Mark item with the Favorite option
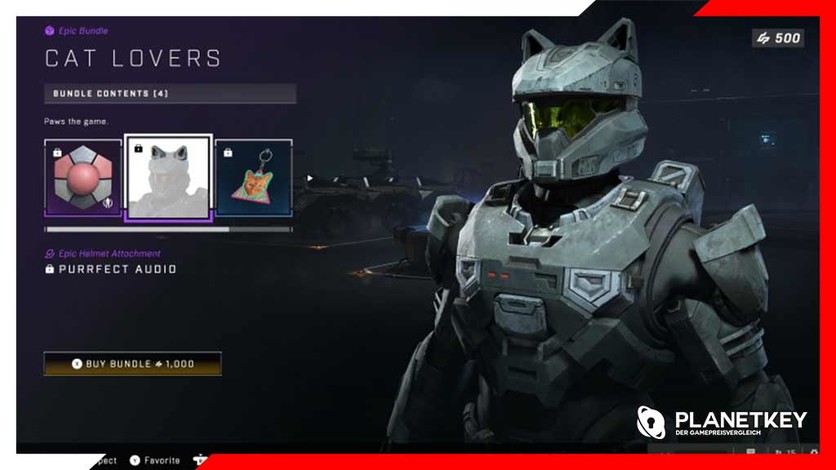 [x=155, y=461]
